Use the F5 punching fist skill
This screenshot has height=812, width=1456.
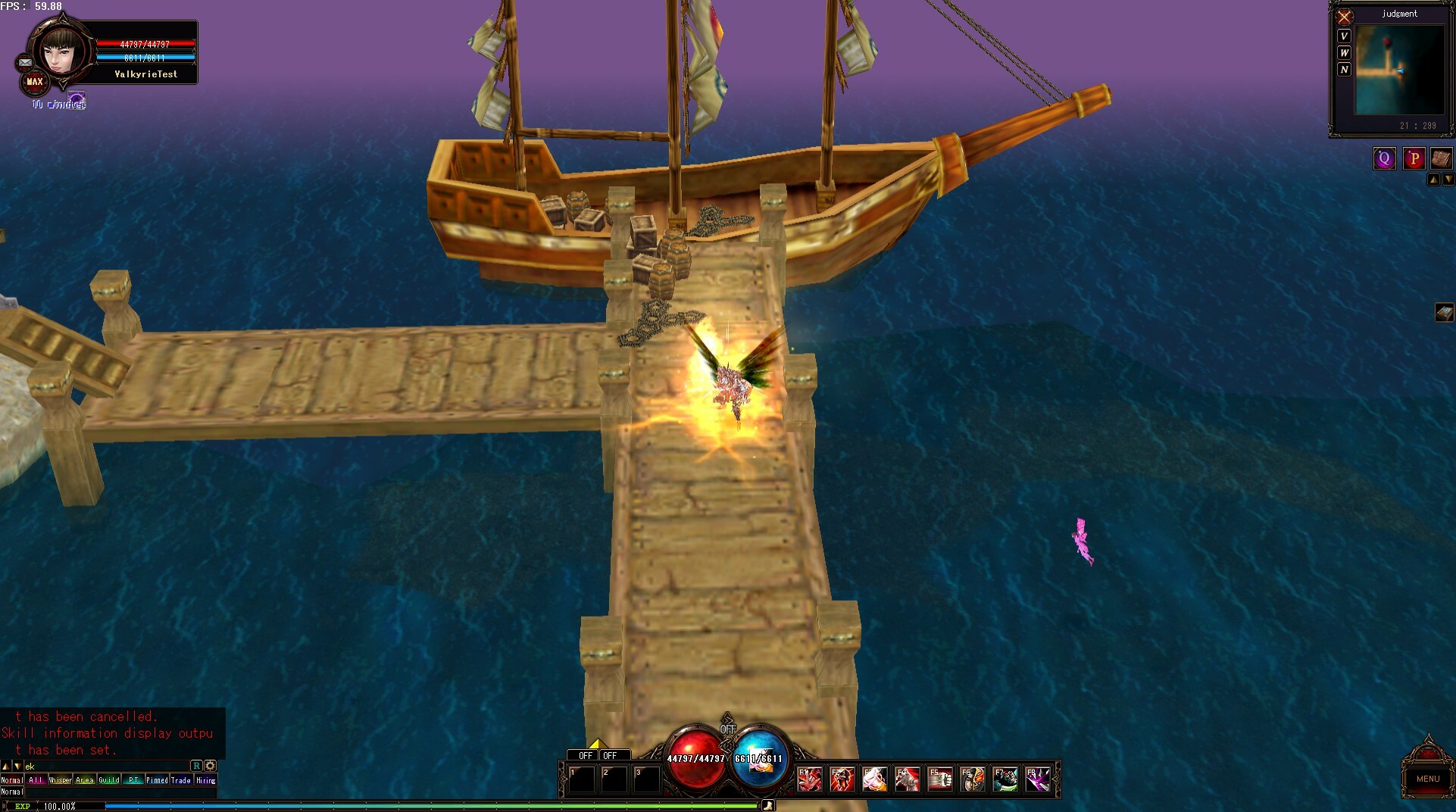939,779
